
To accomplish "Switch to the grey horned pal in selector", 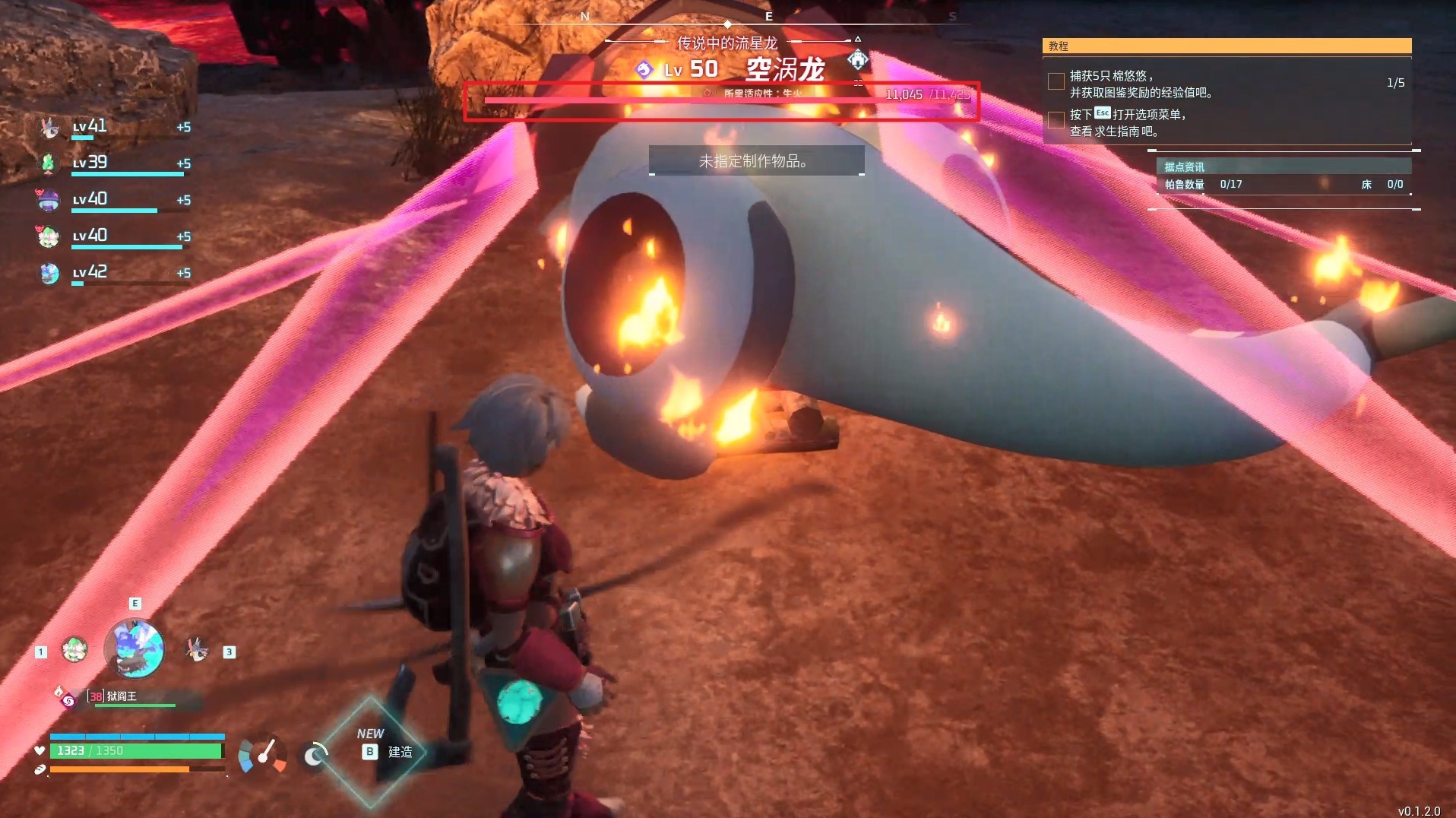I will point(196,649).
